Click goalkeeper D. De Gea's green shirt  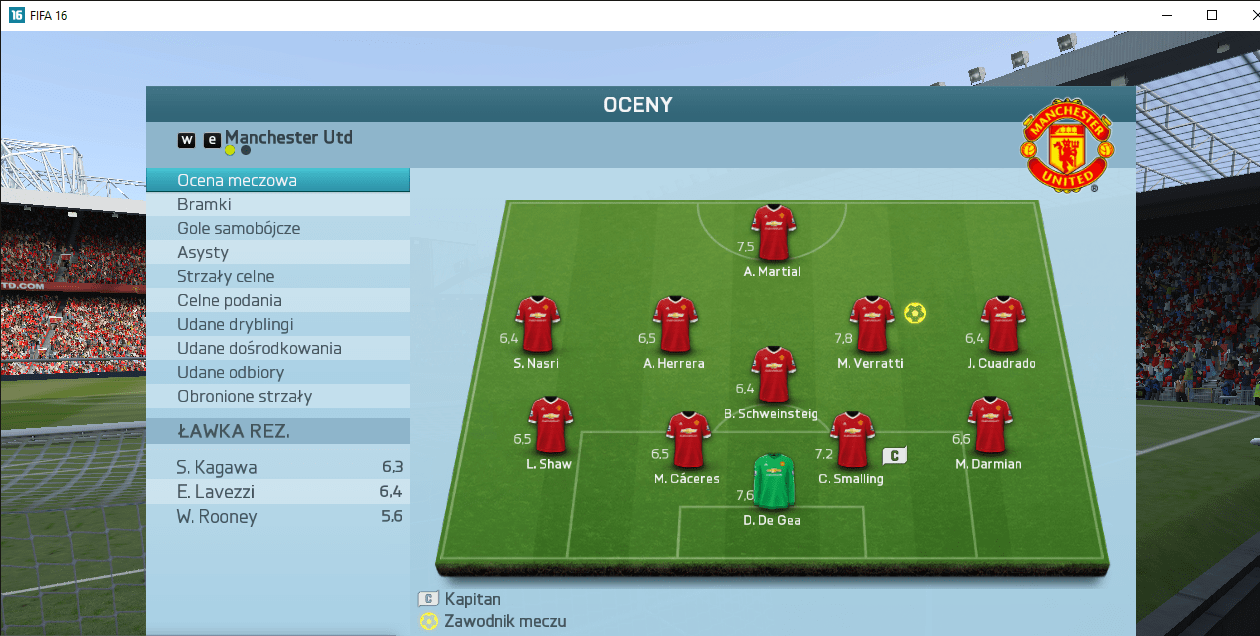click(x=773, y=482)
